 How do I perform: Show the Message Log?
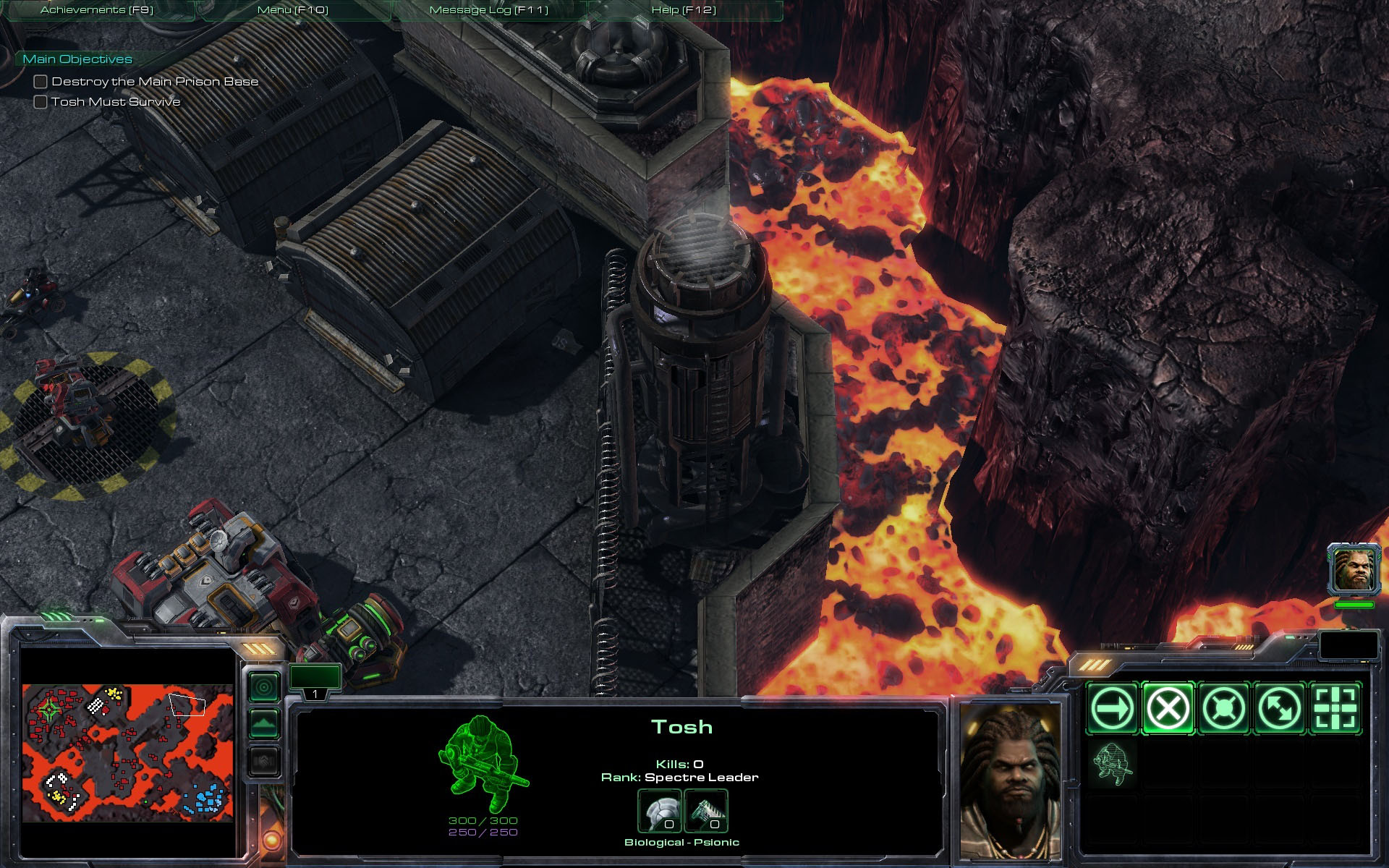pos(488,10)
